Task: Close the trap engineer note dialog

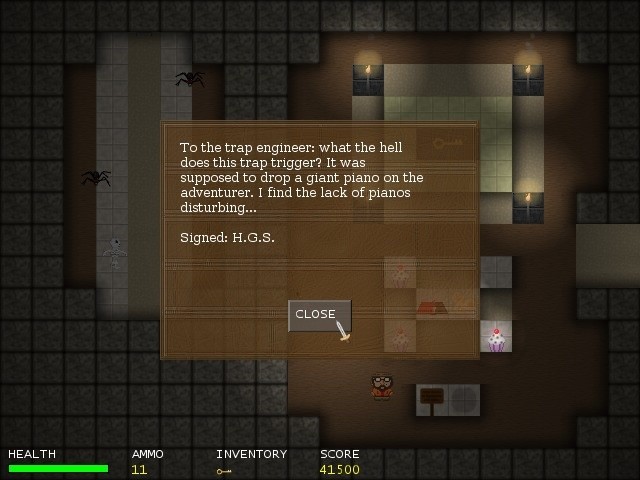Action: [318, 315]
